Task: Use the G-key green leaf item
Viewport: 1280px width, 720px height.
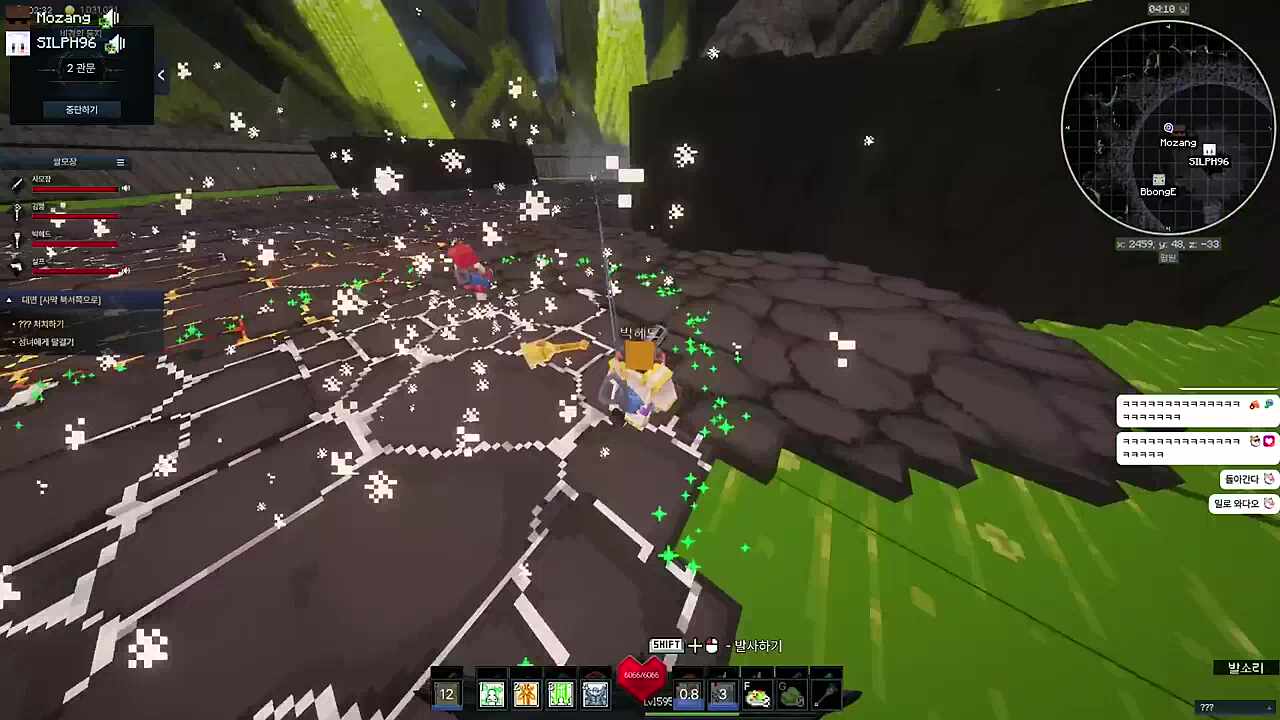Action: tap(791, 694)
